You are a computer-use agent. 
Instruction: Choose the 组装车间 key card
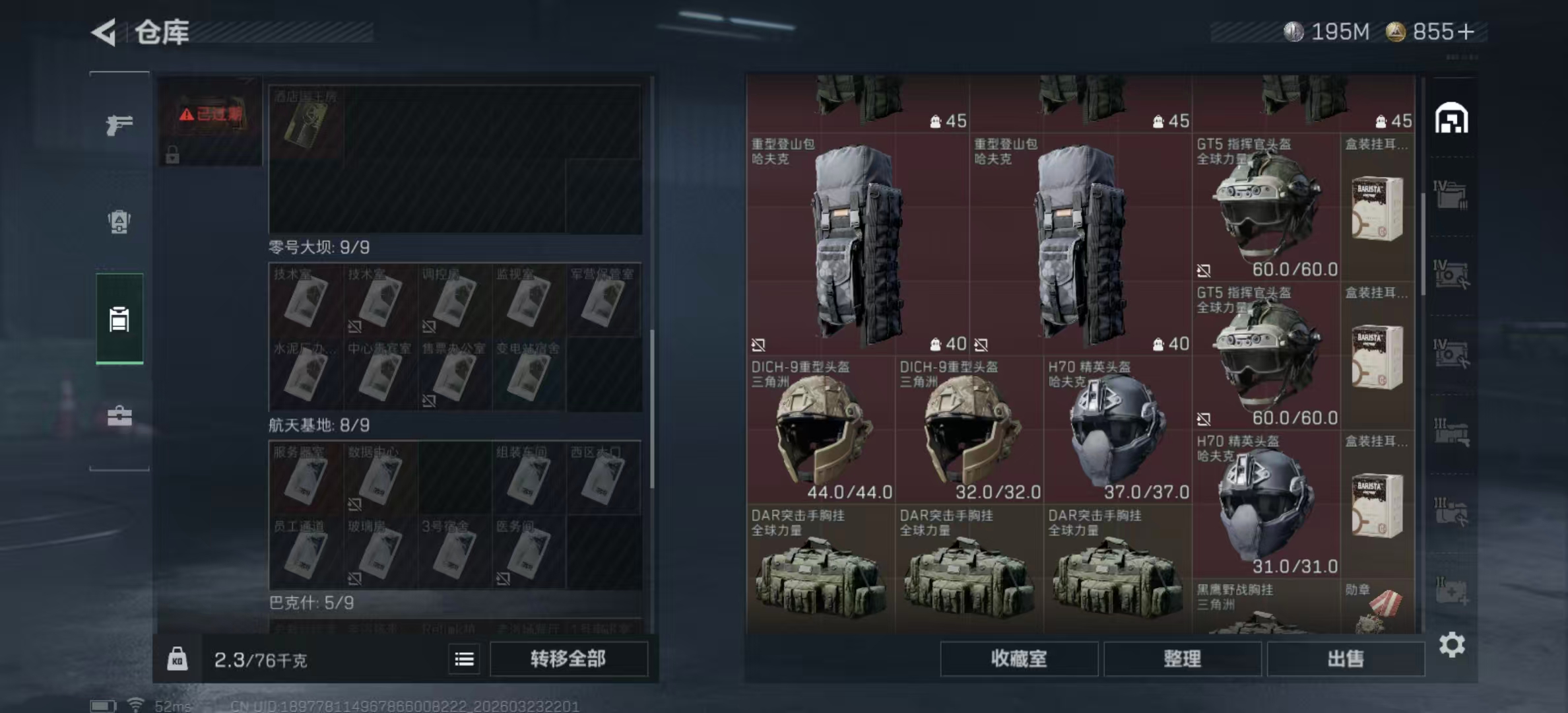[528, 478]
